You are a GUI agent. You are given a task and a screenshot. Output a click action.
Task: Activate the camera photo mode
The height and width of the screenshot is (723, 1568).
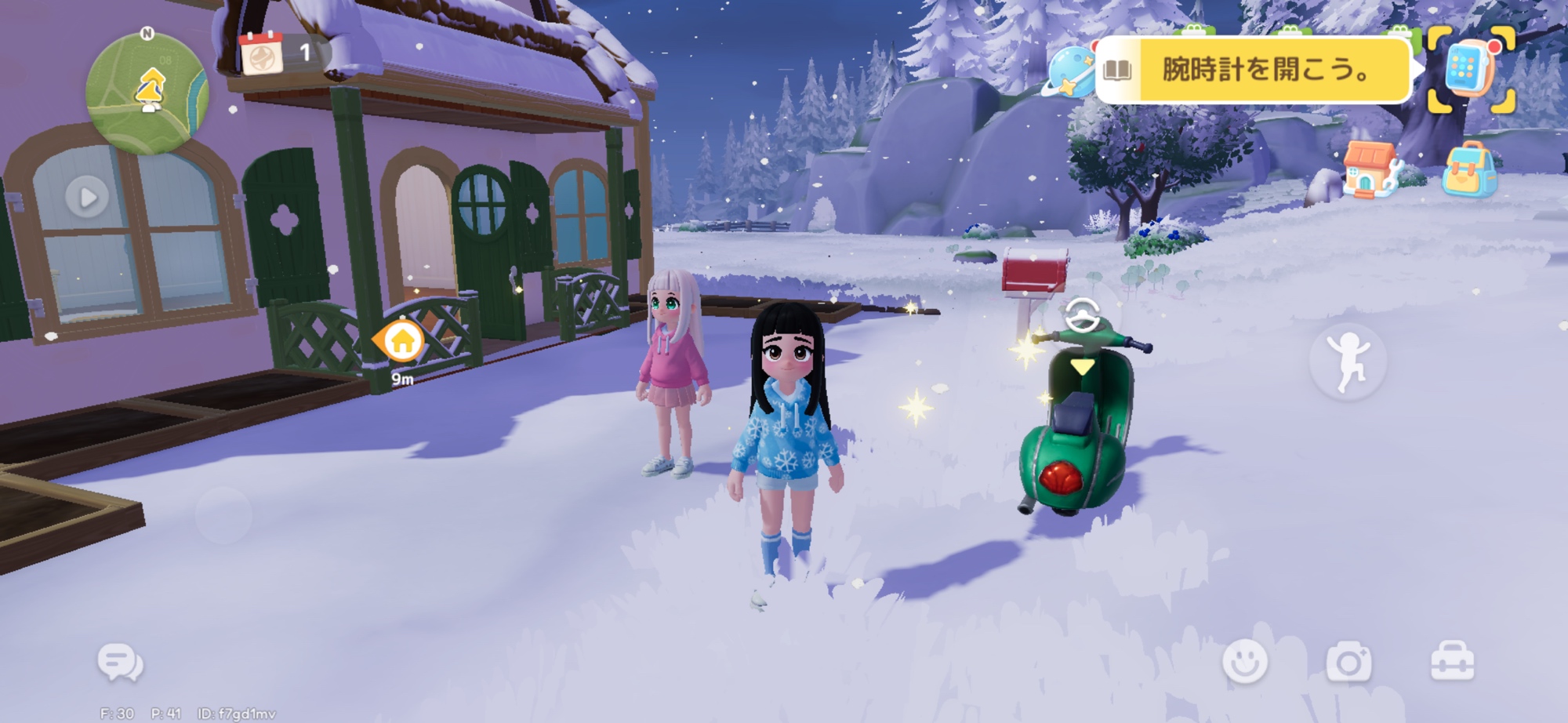point(1348,663)
